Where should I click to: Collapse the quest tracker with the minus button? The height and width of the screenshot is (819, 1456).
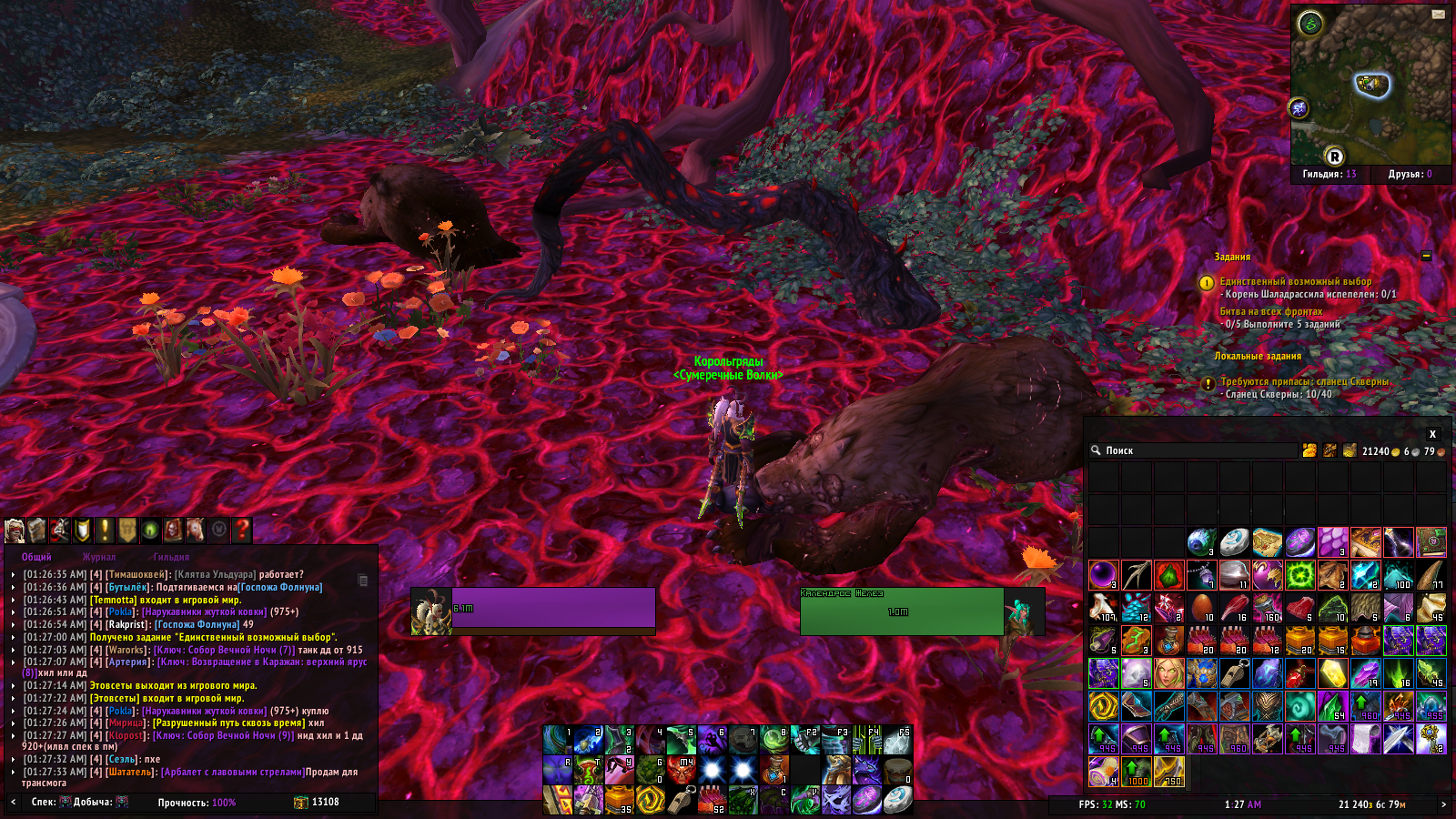pos(1426,257)
